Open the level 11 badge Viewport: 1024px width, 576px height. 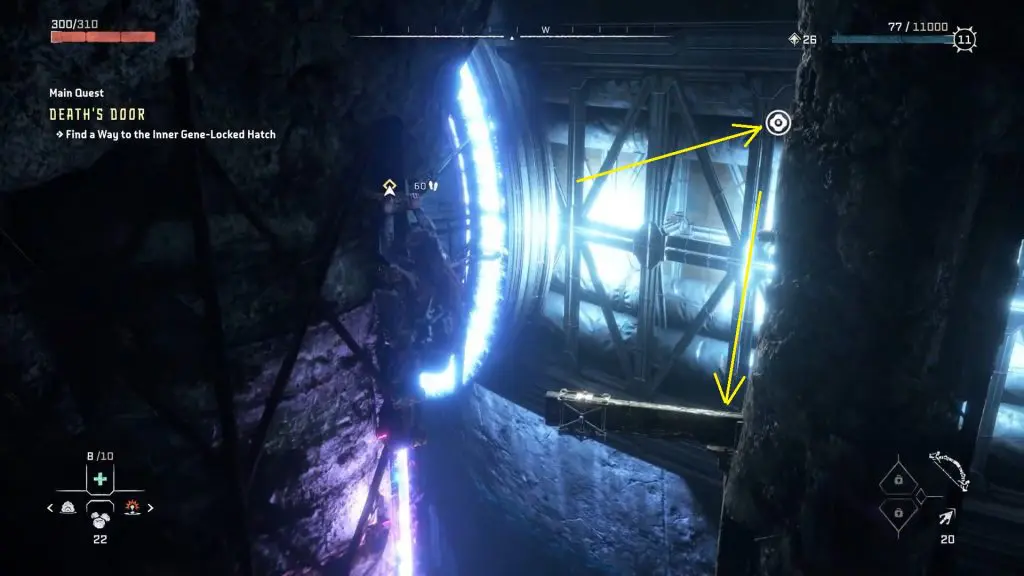pyautogui.click(x=965, y=40)
